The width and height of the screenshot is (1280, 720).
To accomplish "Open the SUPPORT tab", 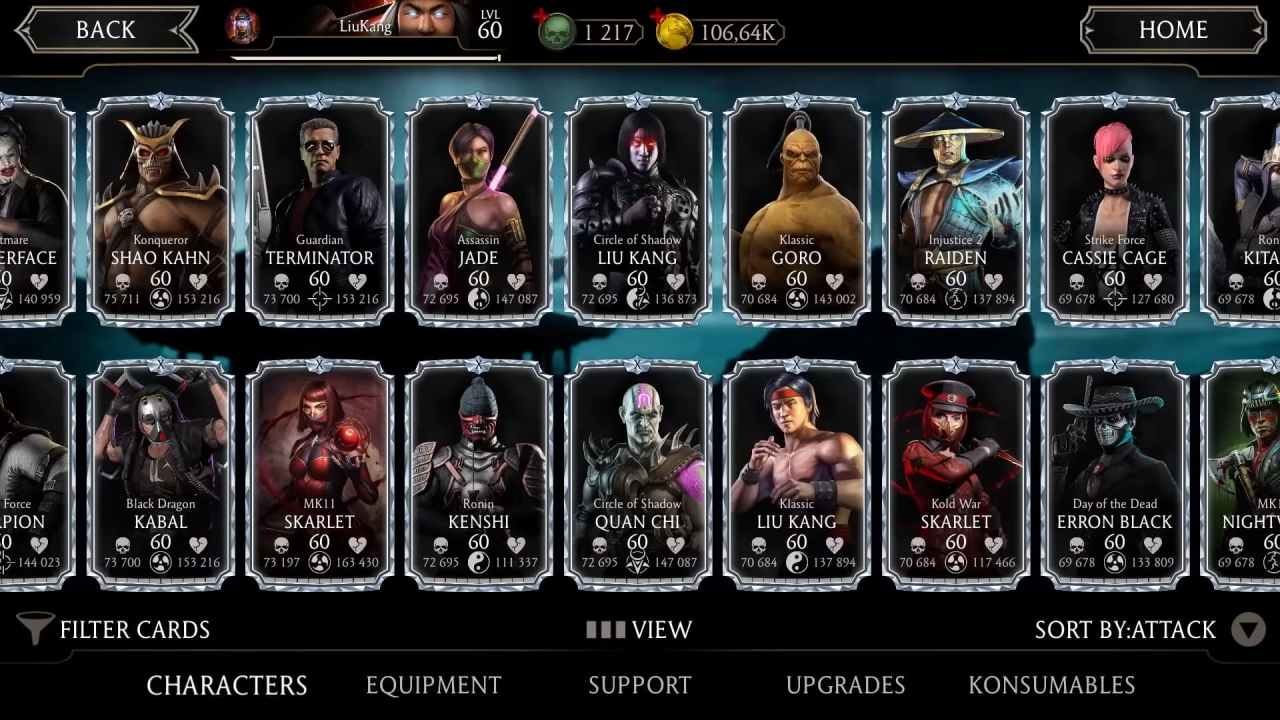I will (640, 685).
